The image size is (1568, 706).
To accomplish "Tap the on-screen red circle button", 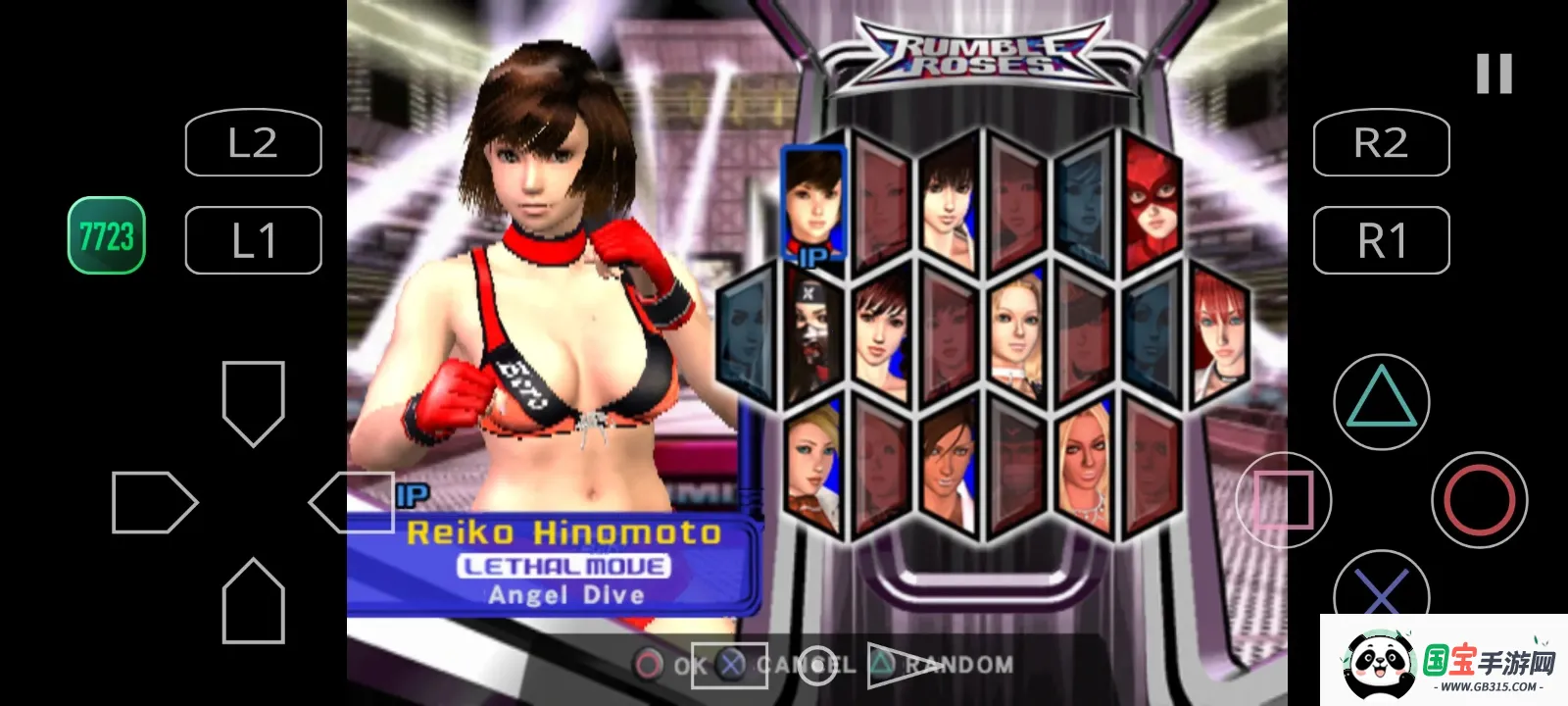I will coord(1479,499).
